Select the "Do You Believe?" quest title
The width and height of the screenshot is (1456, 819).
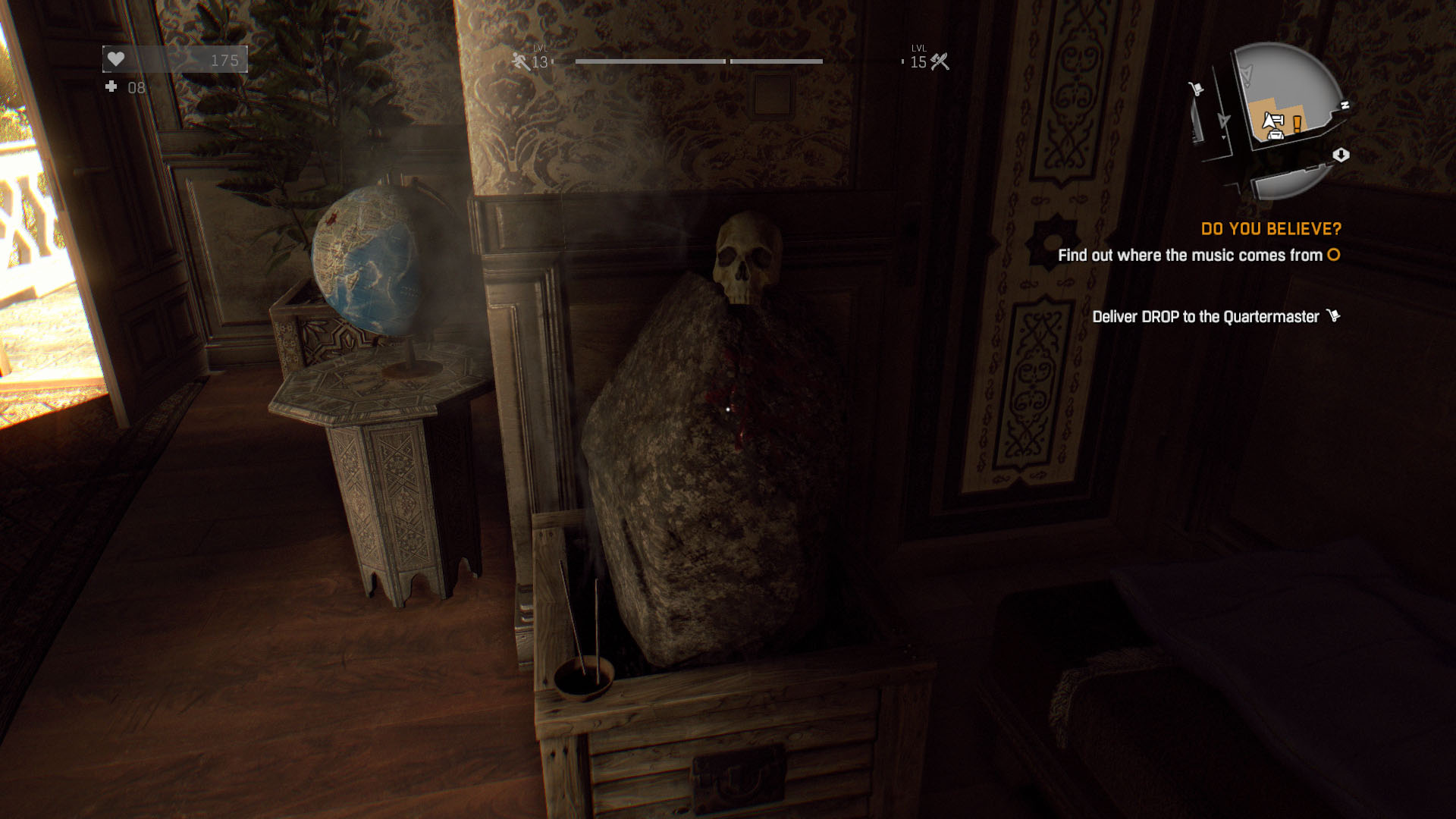(x=1271, y=229)
